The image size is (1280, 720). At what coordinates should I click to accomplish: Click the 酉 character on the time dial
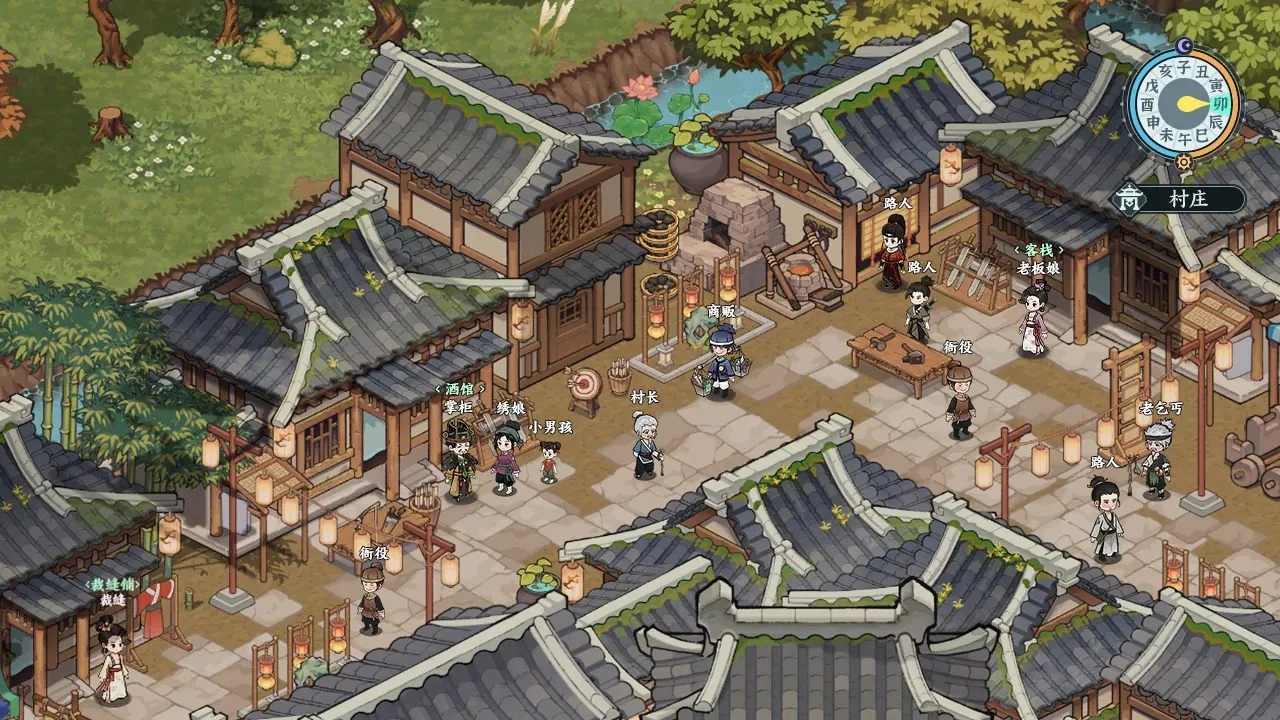(x=1147, y=102)
